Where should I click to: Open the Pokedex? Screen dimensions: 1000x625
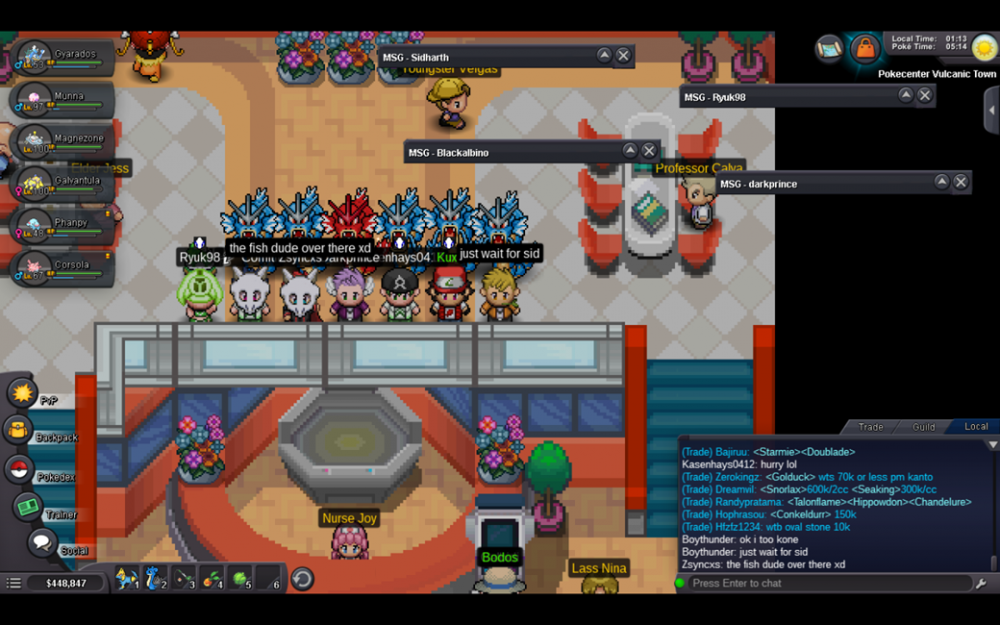point(19,469)
